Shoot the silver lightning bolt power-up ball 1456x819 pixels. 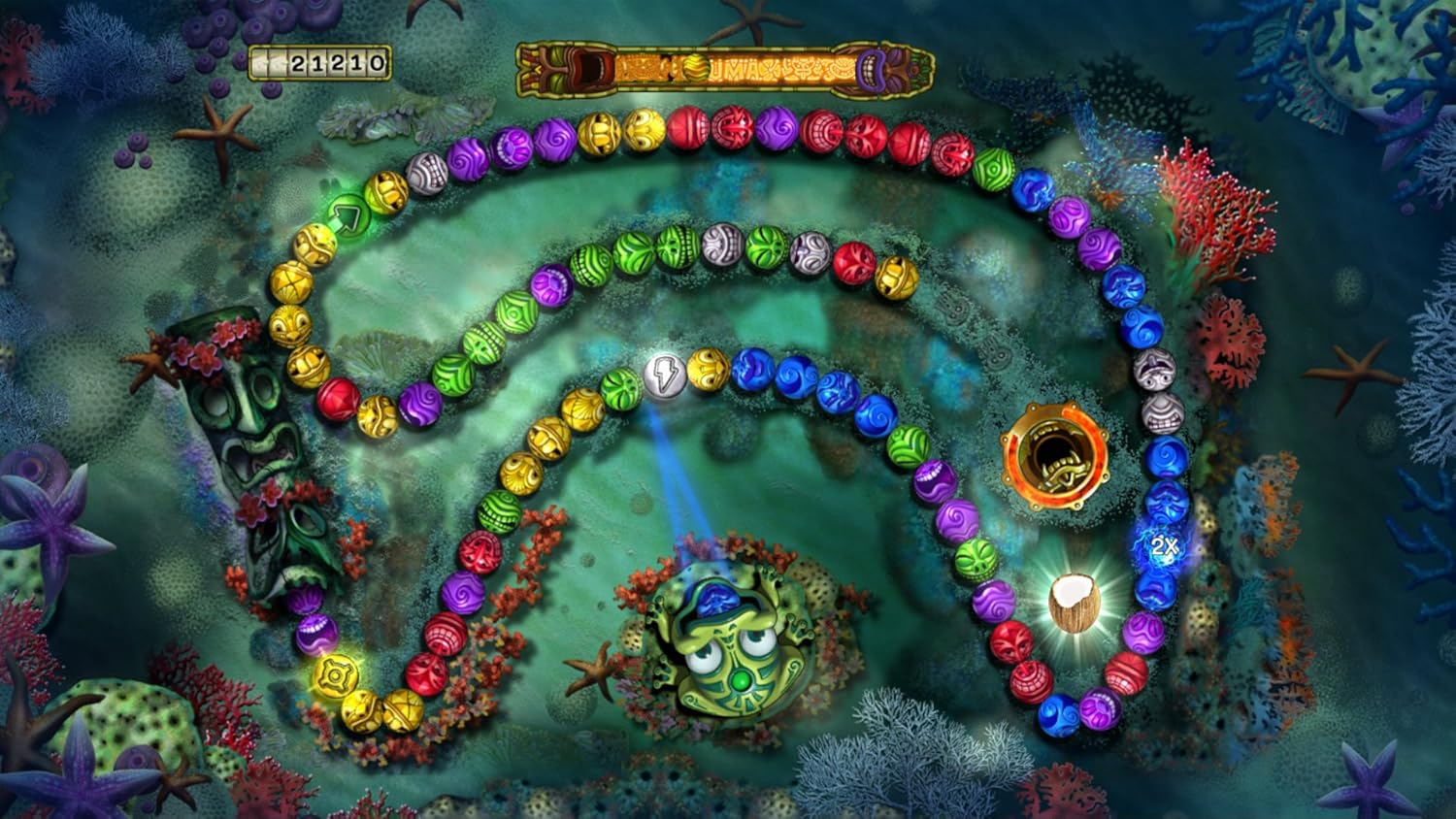pyautogui.click(x=665, y=375)
